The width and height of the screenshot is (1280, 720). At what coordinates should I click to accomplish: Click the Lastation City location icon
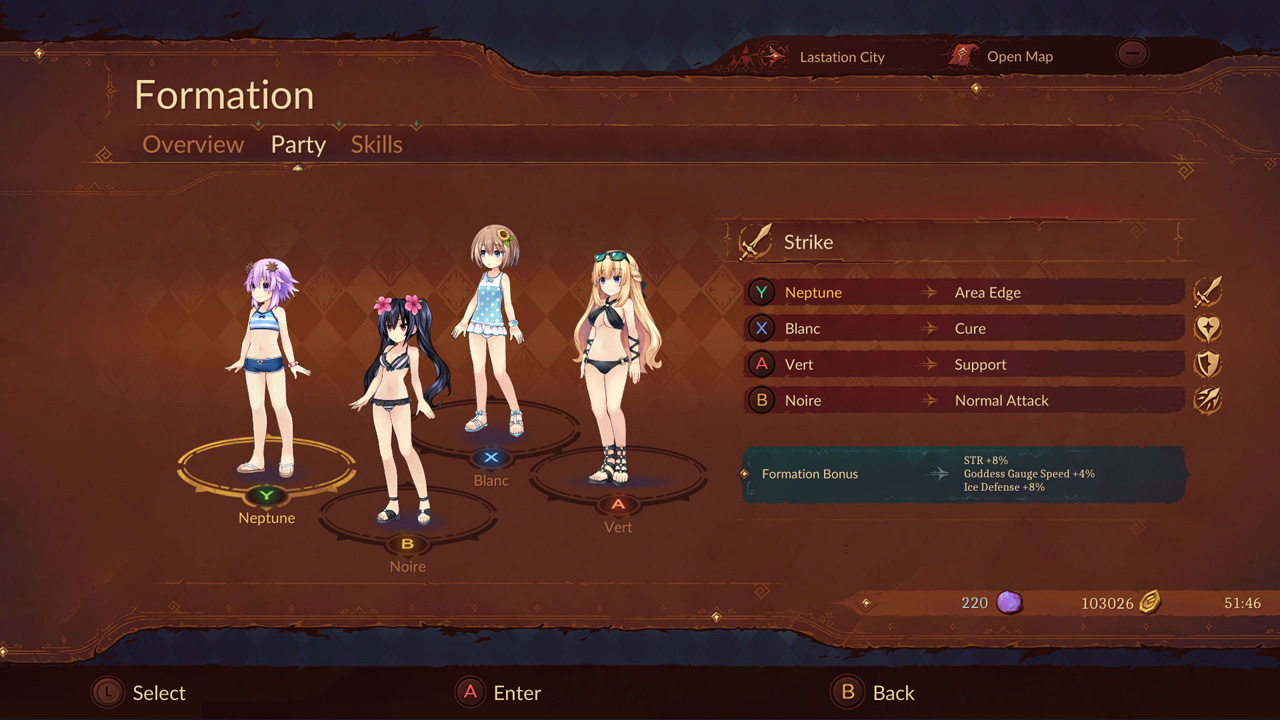tap(772, 57)
